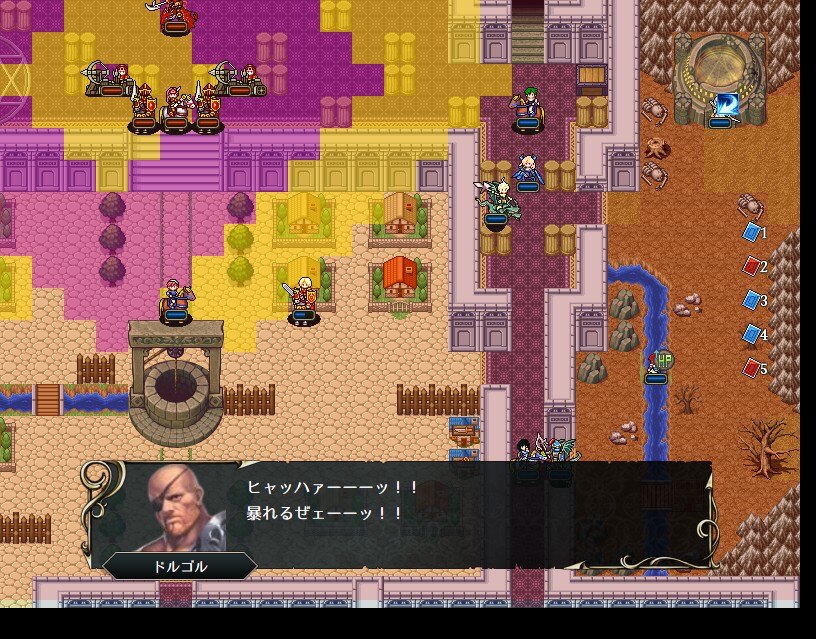Advance Dolgor's dialogue message box
The image size is (816, 639).
pos(400,514)
